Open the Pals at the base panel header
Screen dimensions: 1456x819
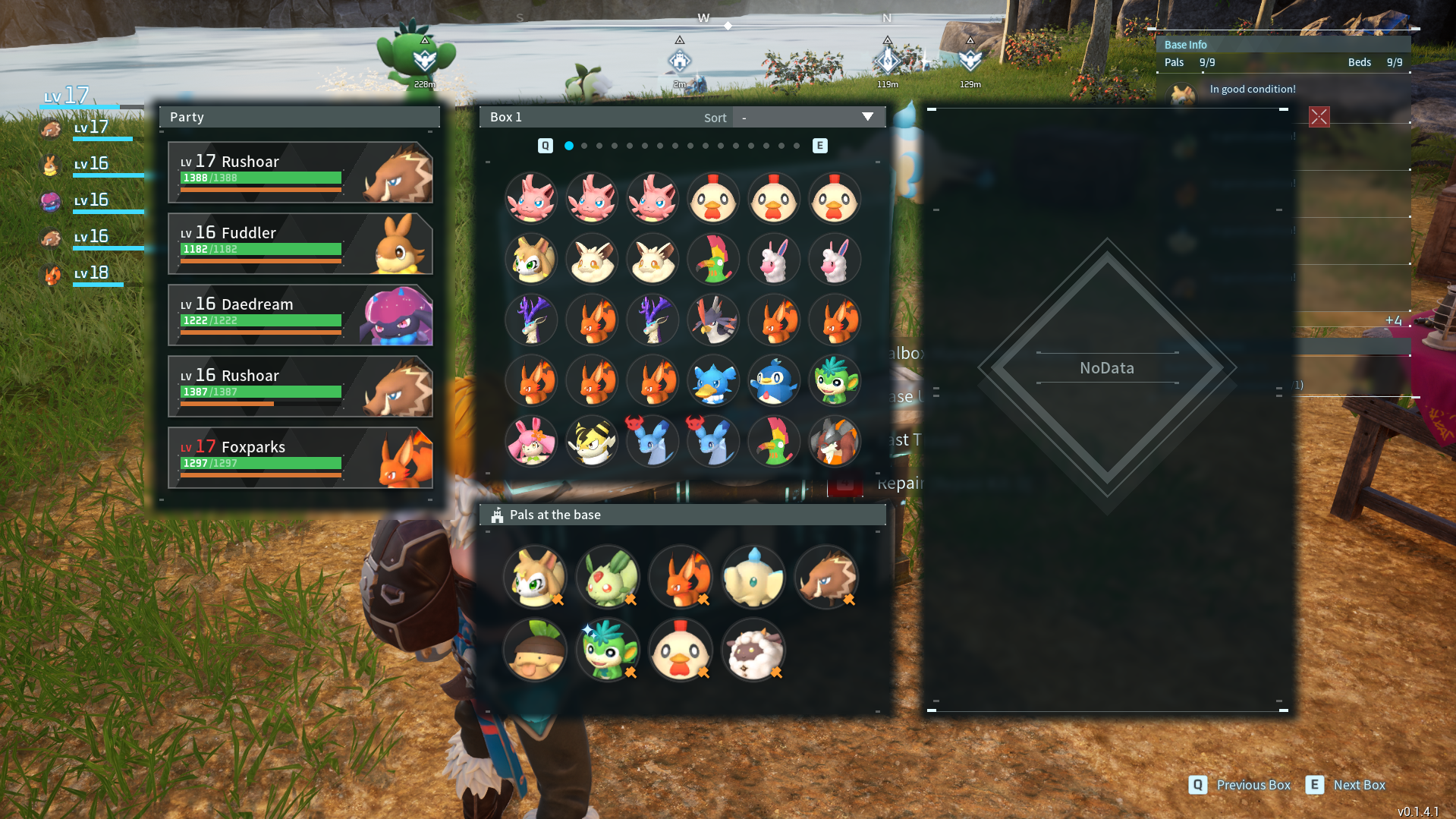pyautogui.click(x=554, y=515)
